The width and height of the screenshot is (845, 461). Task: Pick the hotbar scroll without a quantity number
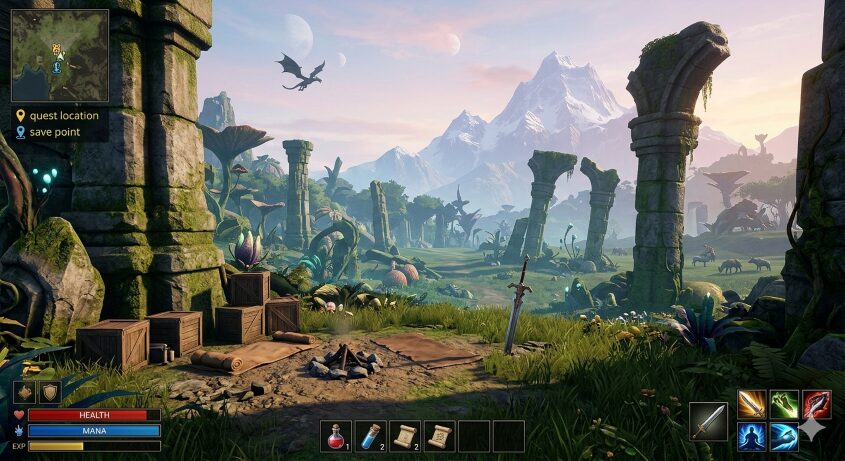[x=439, y=435]
